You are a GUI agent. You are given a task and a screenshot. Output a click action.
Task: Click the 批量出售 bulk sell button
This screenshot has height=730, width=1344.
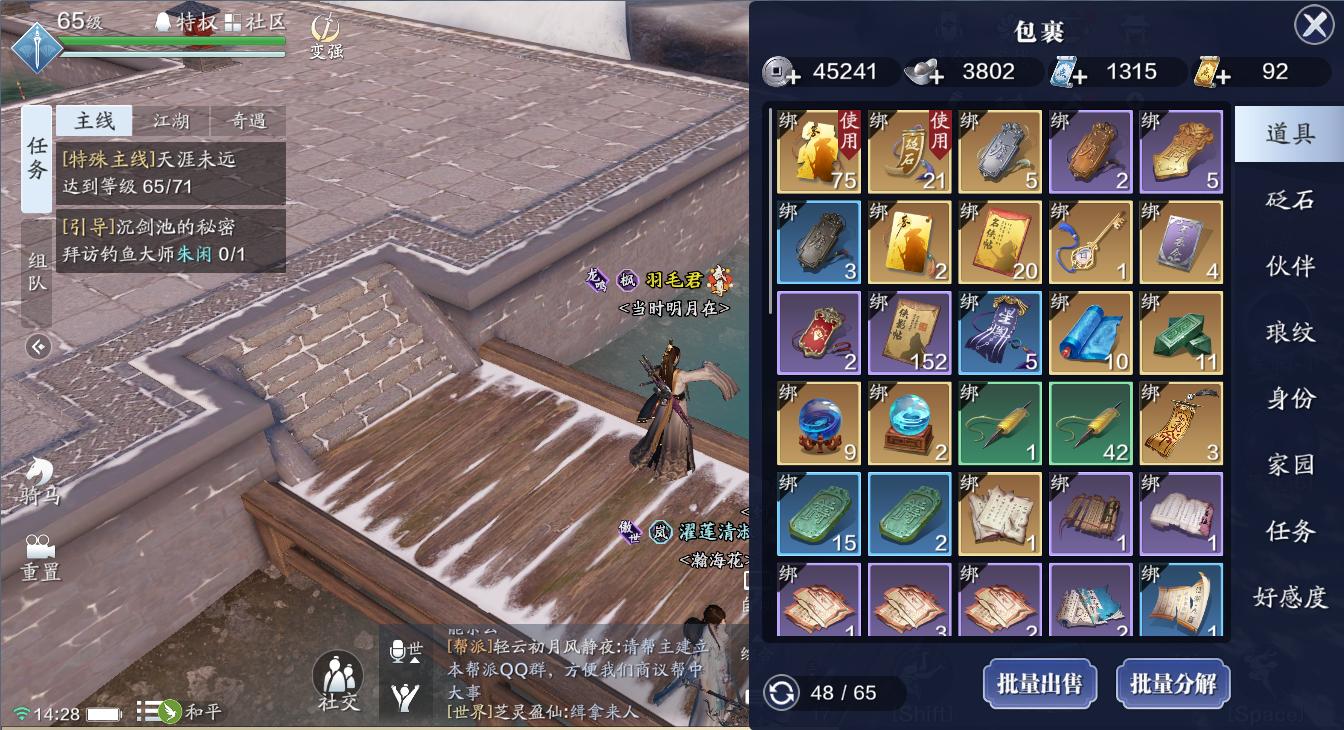[1039, 684]
